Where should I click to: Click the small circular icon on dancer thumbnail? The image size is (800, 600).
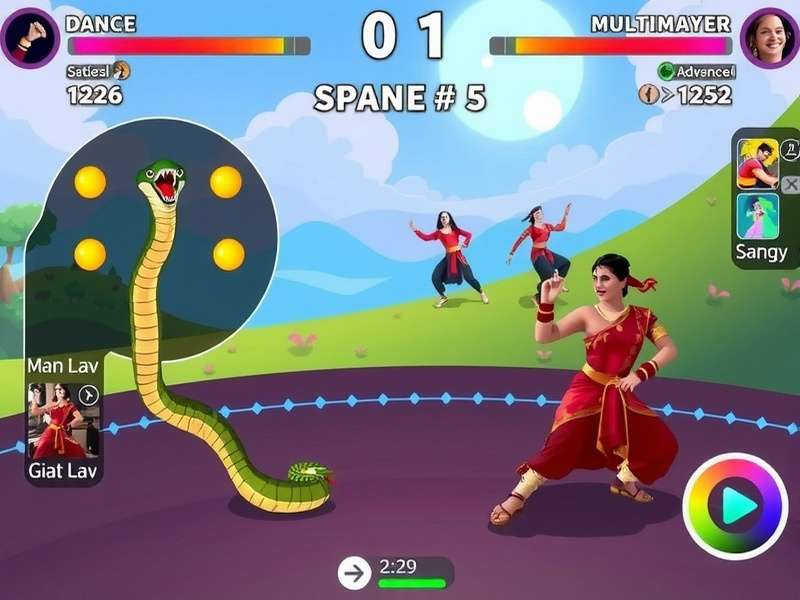pyautogui.click(x=88, y=394)
